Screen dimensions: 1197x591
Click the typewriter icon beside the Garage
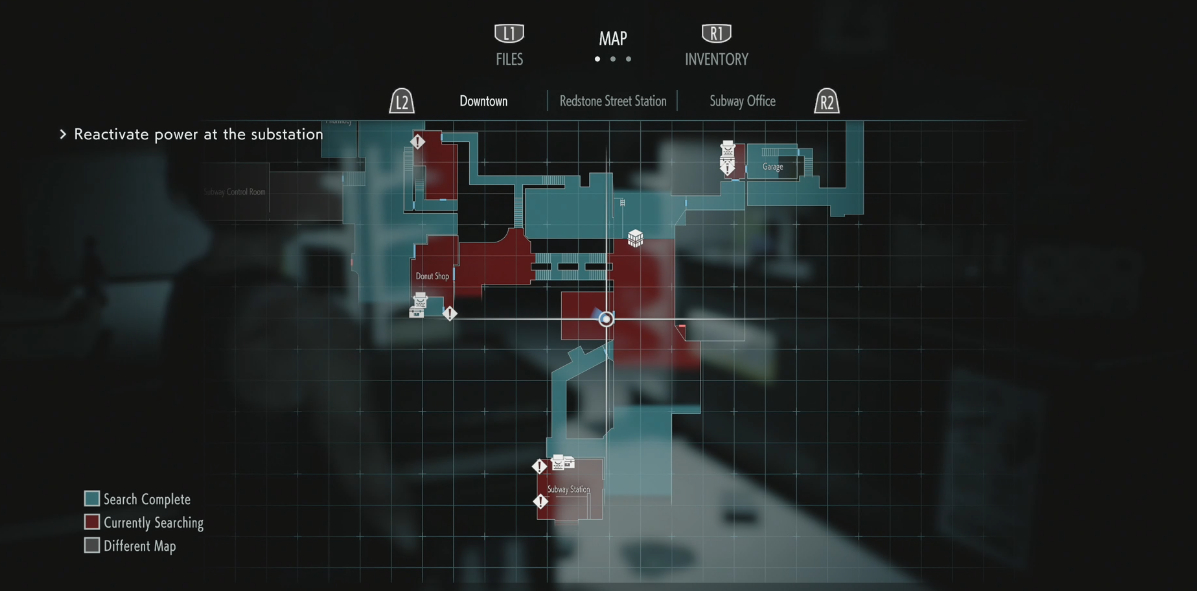pyautogui.click(x=728, y=150)
